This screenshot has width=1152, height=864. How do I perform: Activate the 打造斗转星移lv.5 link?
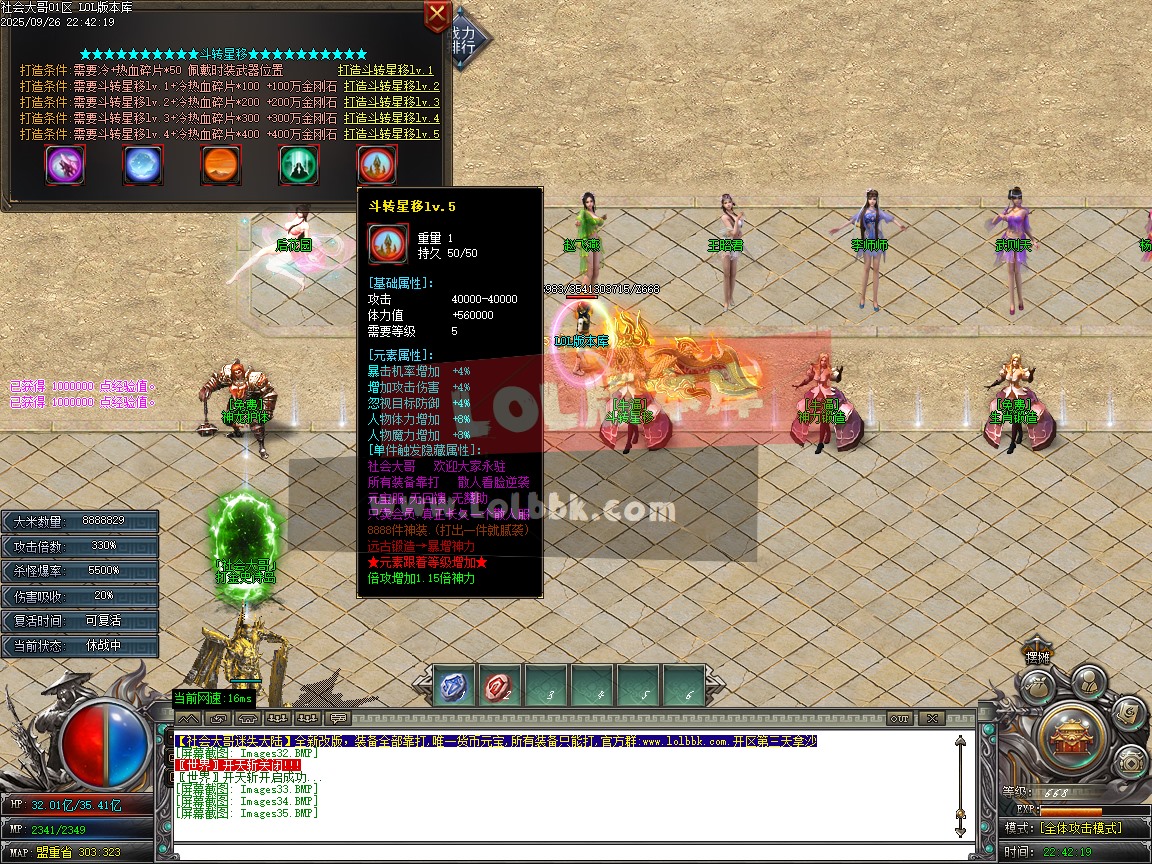[x=391, y=134]
